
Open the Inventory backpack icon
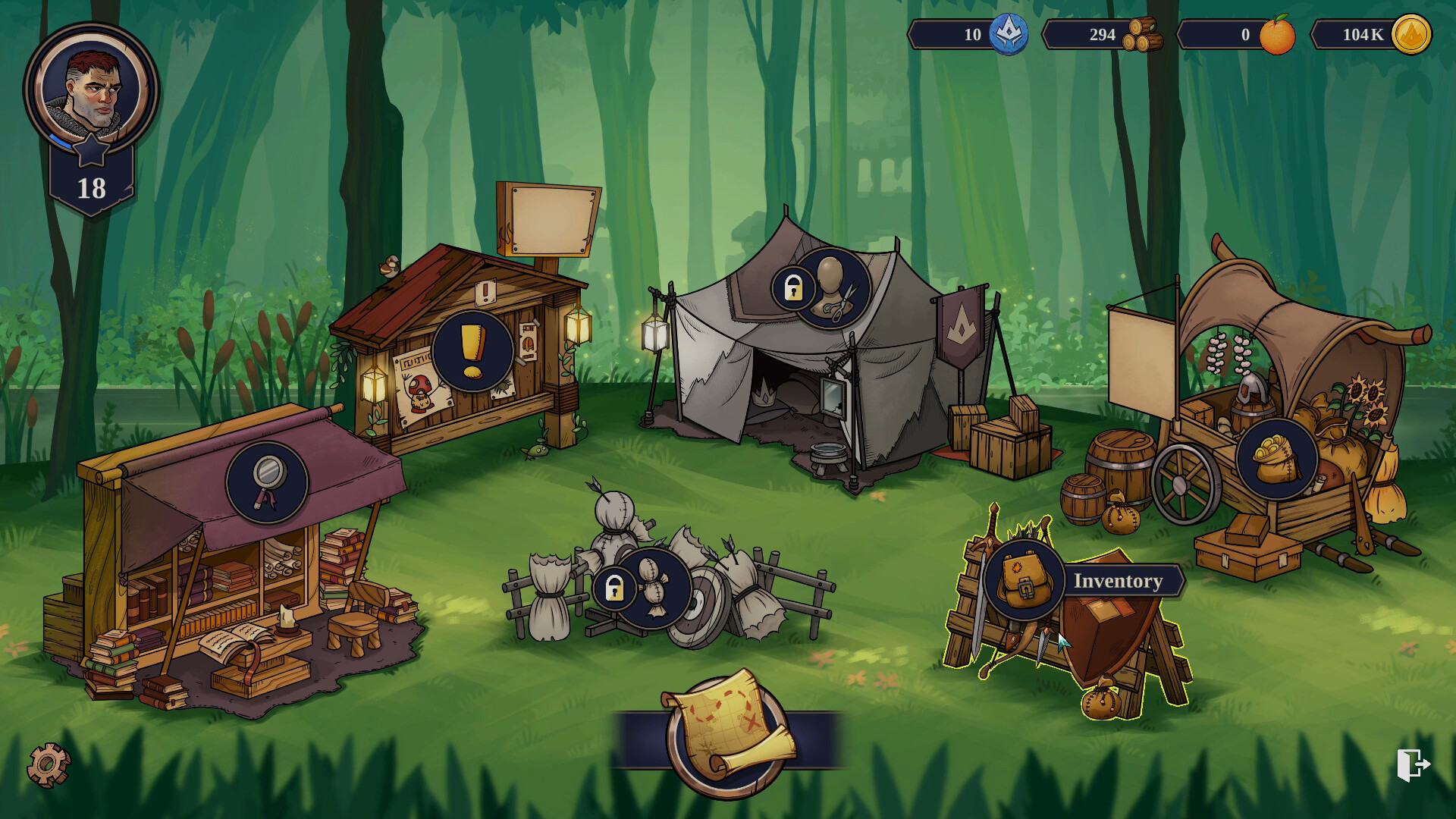[1024, 580]
